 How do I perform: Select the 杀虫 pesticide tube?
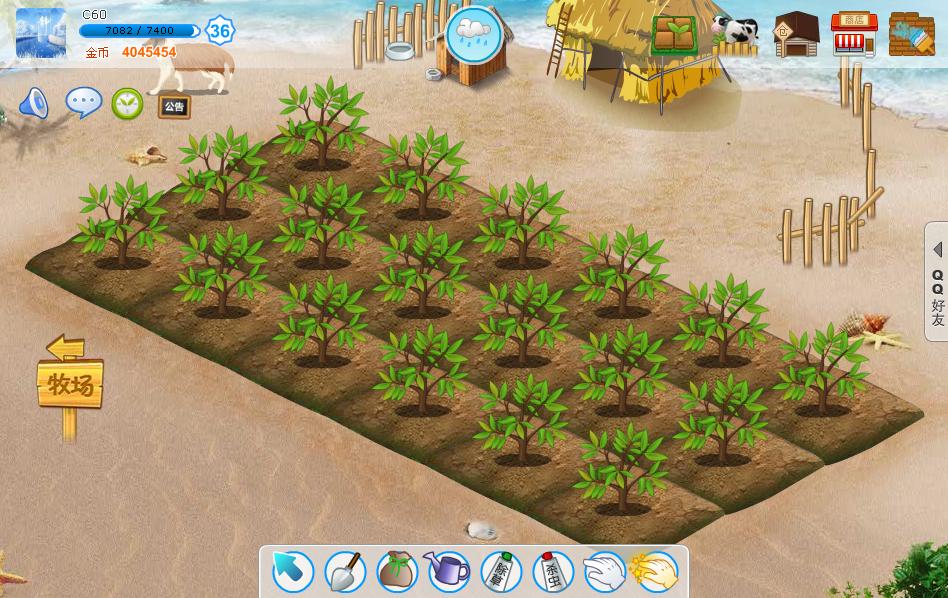coord(552,572)
